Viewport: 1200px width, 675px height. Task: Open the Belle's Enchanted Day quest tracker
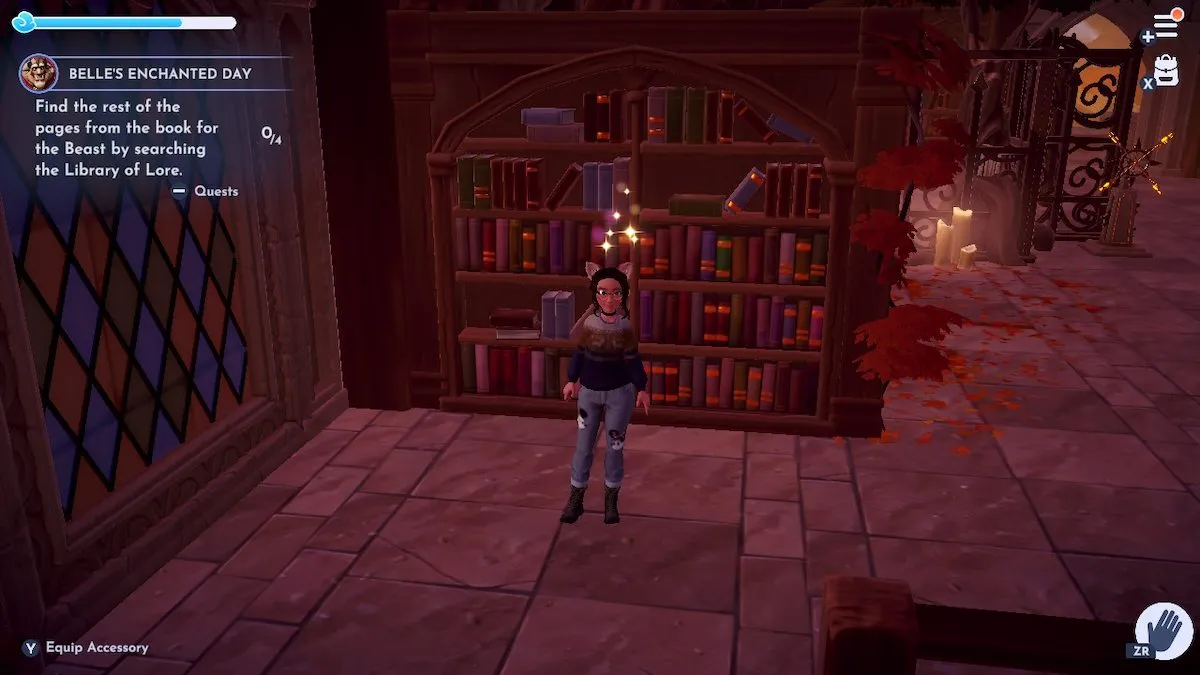click(x=160, y=74)
